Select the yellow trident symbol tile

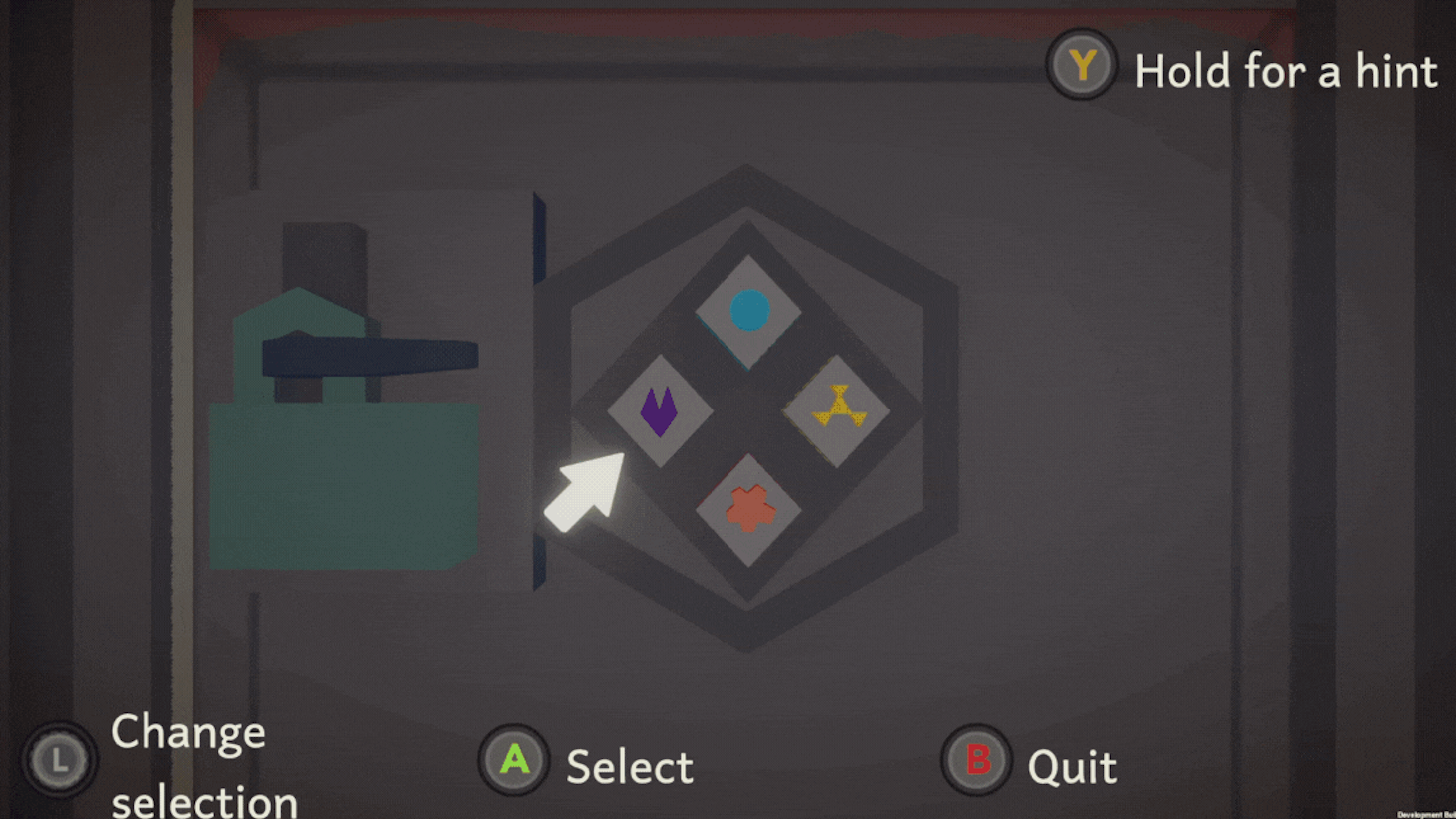coord(836,407)
